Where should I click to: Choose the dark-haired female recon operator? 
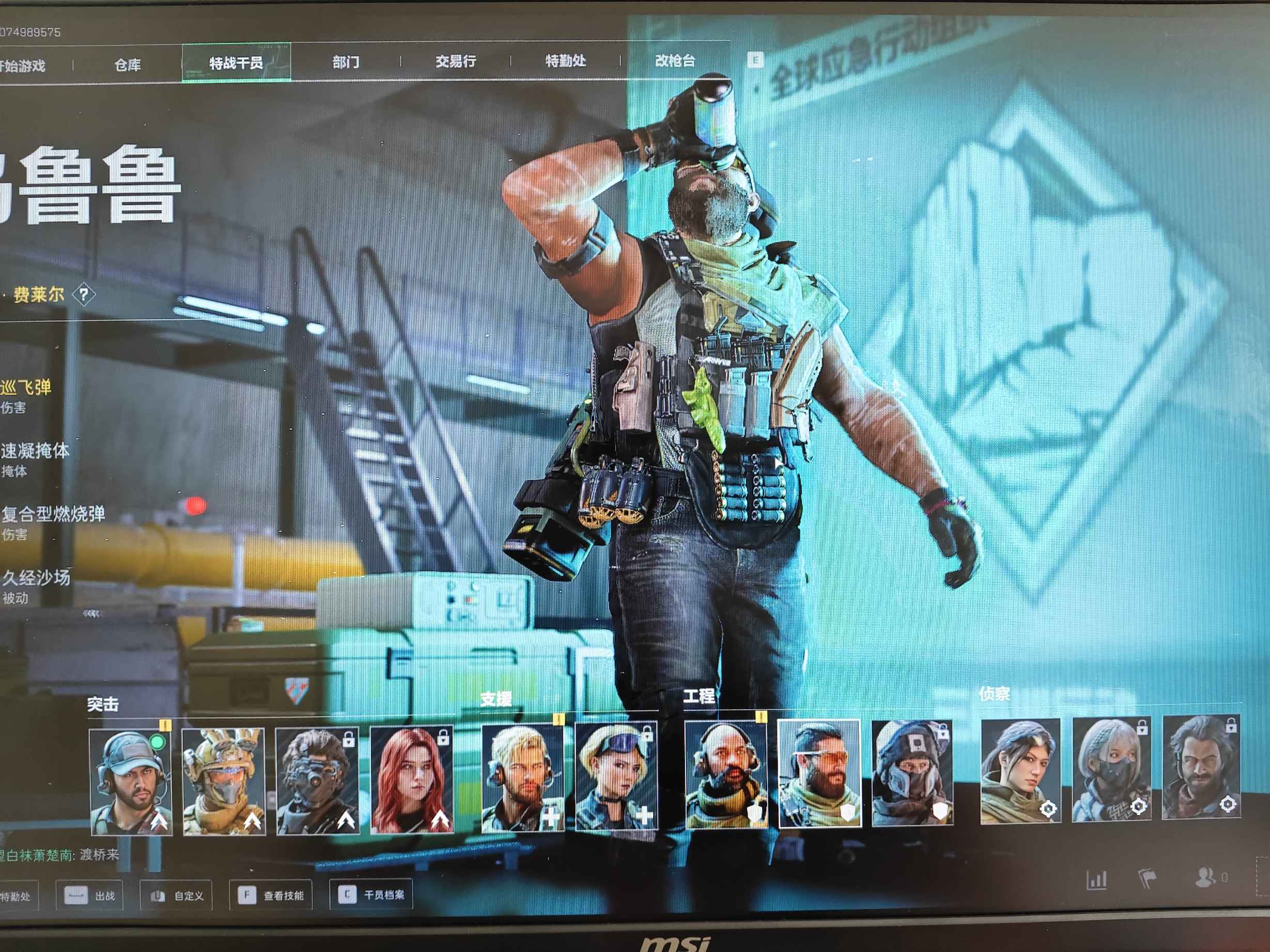pyautogui.click(x=1020, y=770)
